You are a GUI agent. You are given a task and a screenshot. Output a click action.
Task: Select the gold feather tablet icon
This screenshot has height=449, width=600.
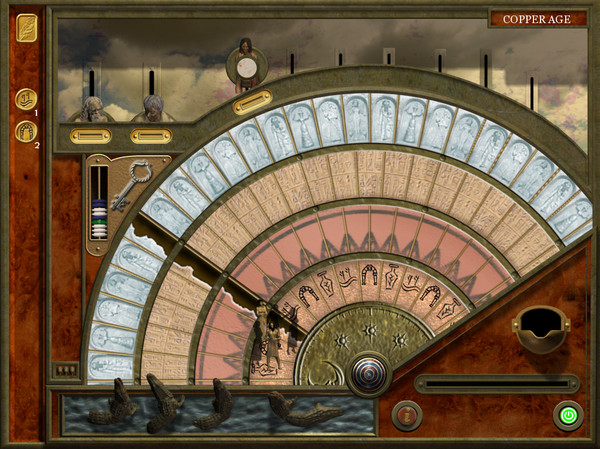(x=27, y=28)
